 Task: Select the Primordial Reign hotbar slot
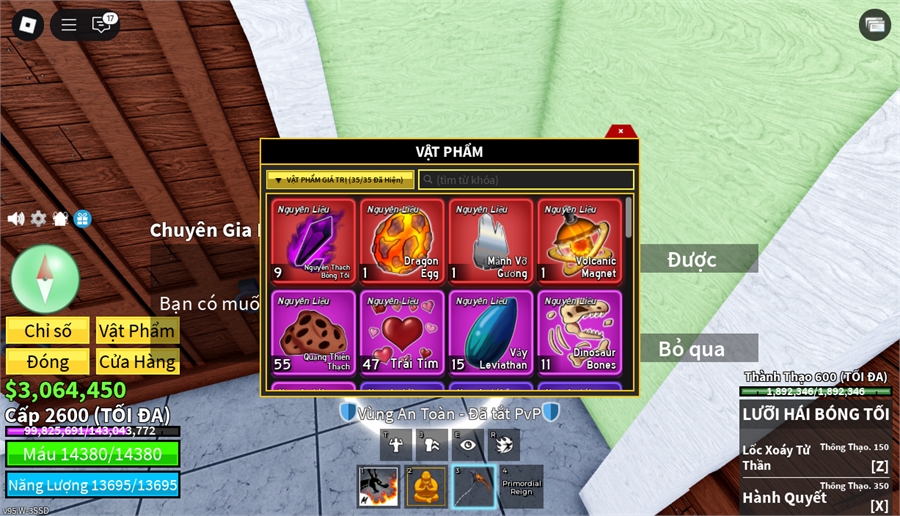[x=521, y=486]
